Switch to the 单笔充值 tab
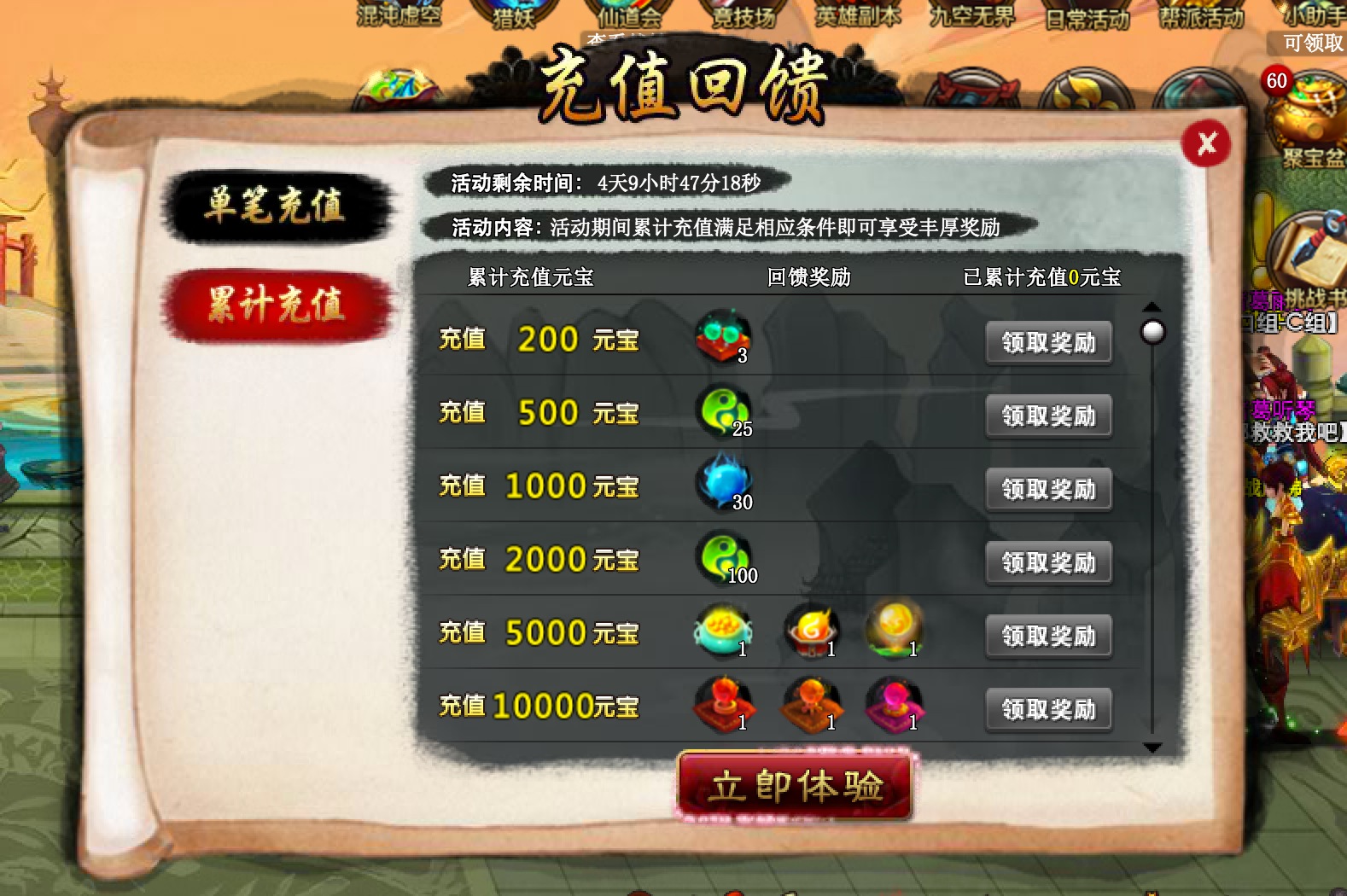1347x896 pixels. tap(277, 205)
